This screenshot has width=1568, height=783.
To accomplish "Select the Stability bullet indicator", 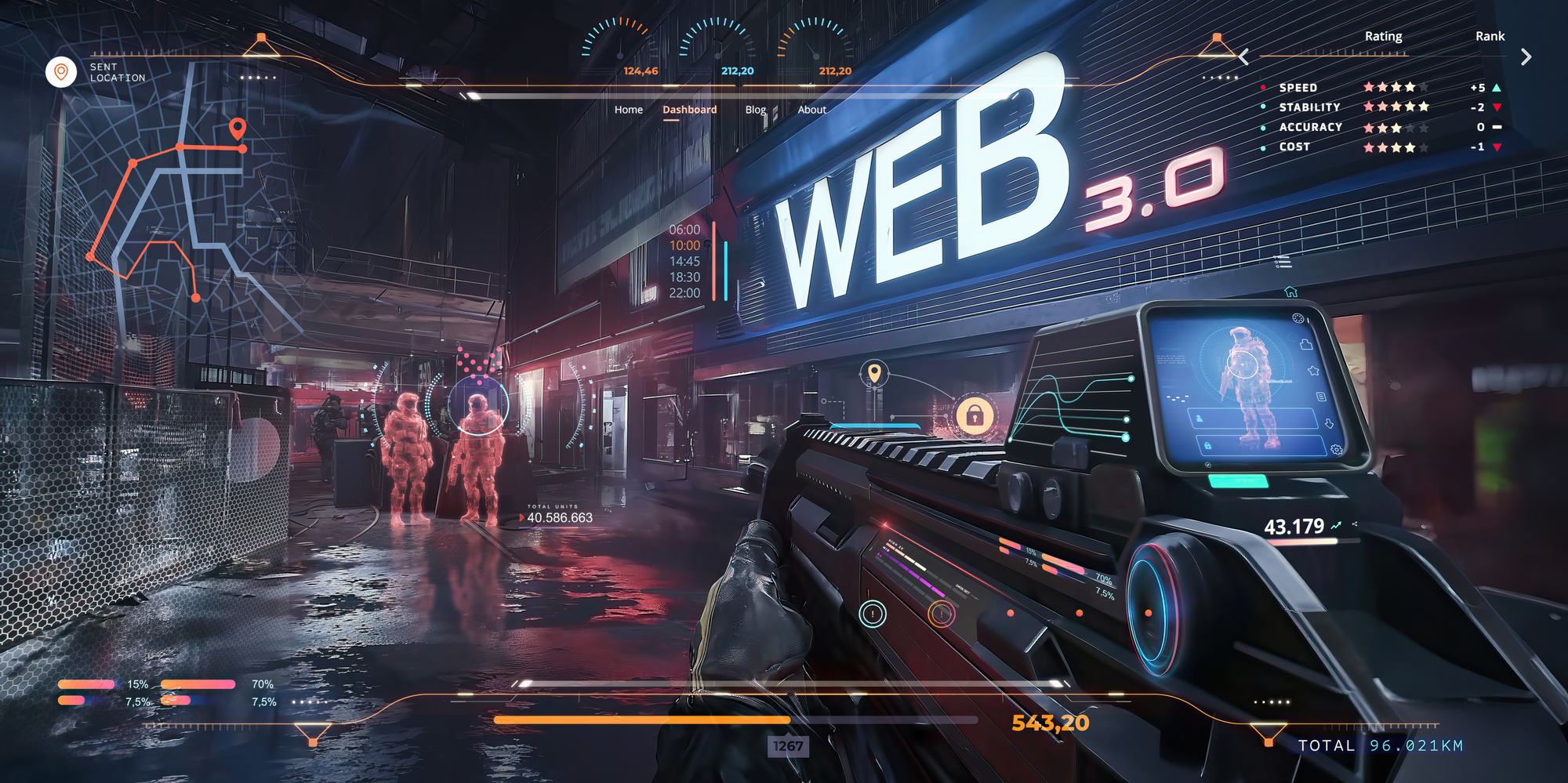I will click(1263, 107).
